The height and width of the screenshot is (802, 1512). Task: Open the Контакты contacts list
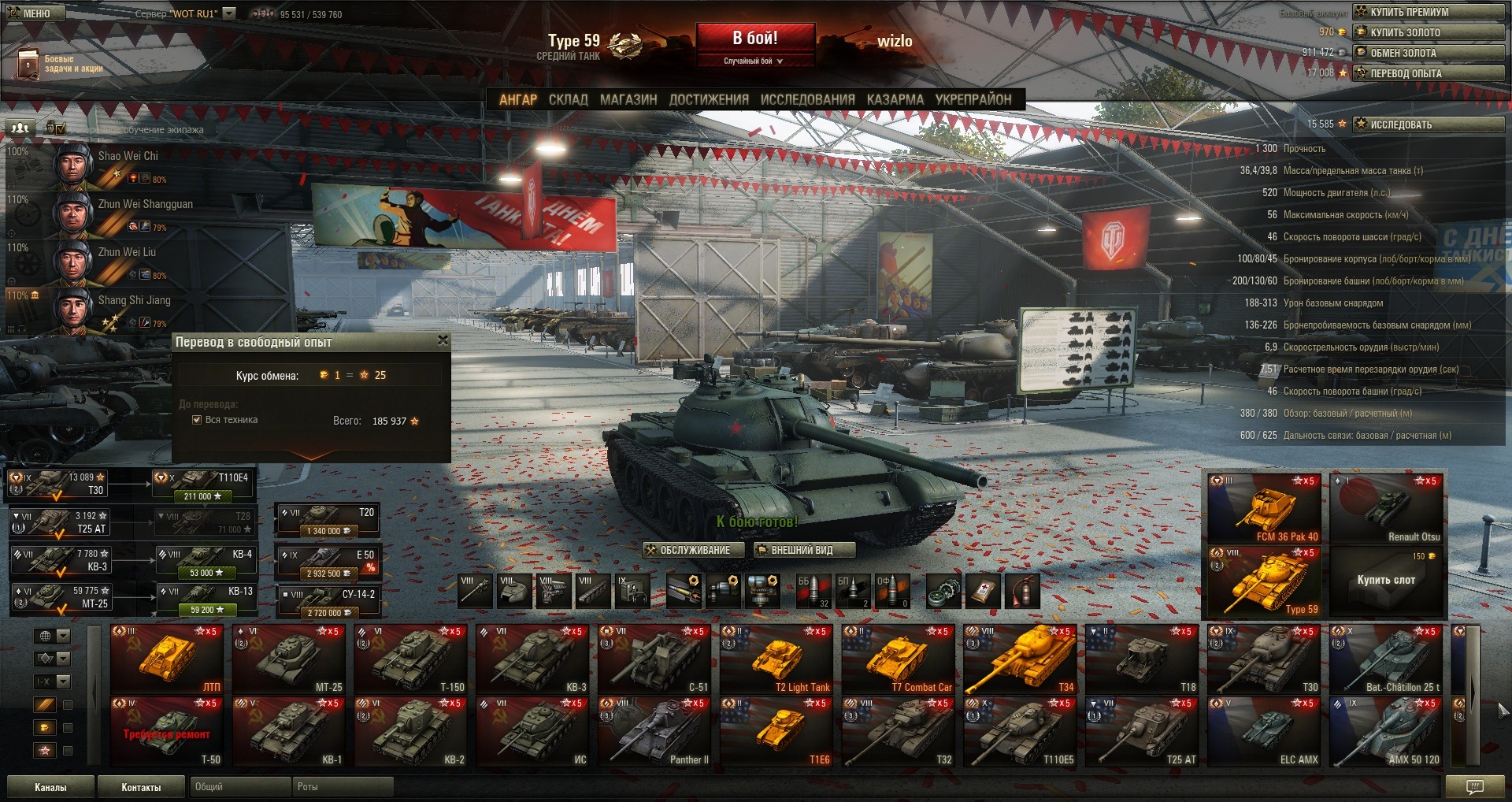(x=141, y=787)
